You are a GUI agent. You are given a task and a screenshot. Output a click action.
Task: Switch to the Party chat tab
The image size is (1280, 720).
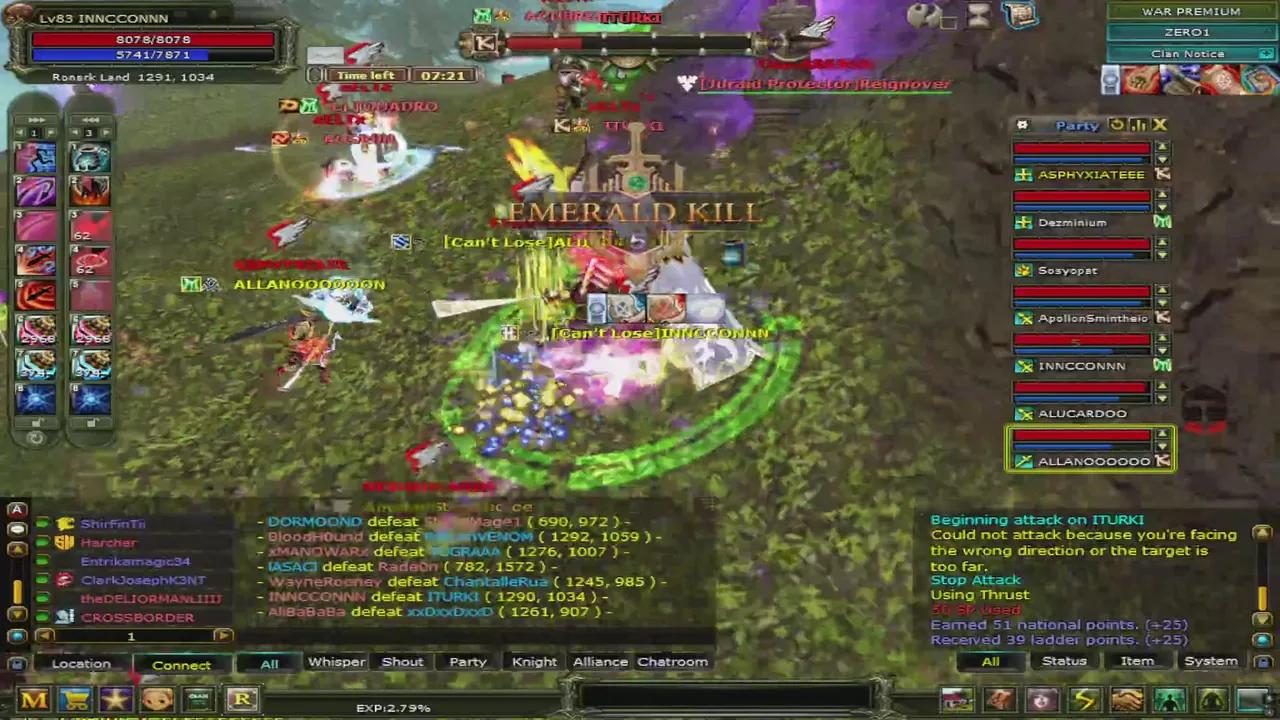pos(468,661)
